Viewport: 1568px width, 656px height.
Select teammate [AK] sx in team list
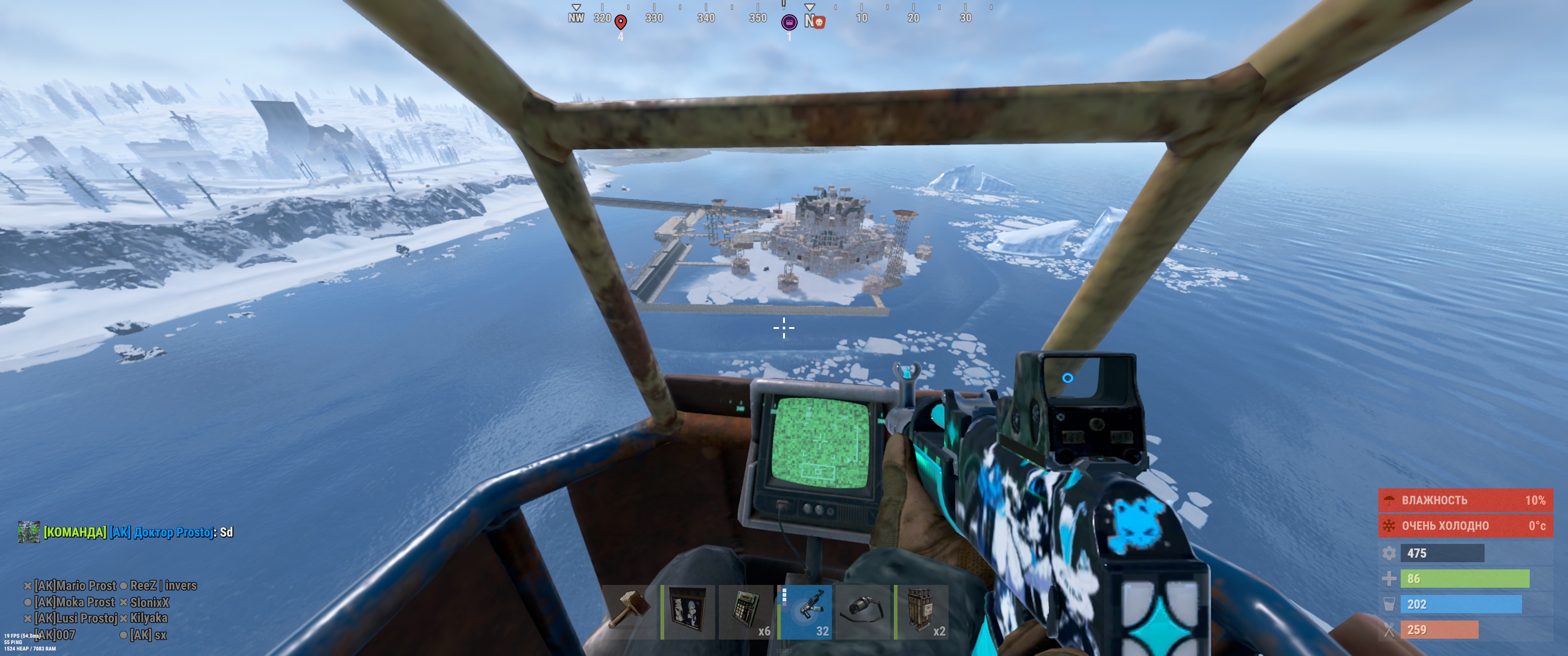coord(149,635)
